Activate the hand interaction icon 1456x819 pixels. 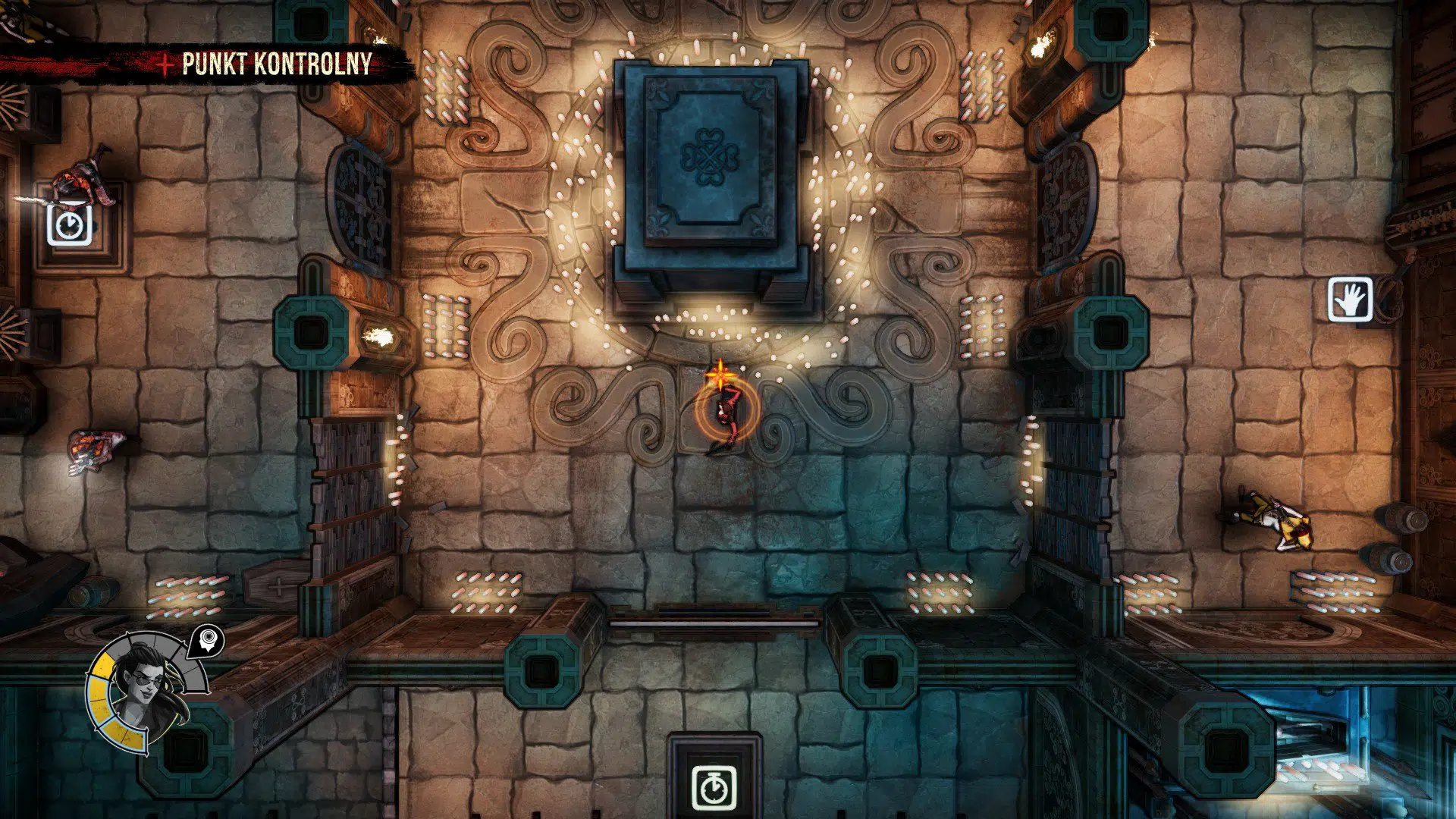(1350, 300)
